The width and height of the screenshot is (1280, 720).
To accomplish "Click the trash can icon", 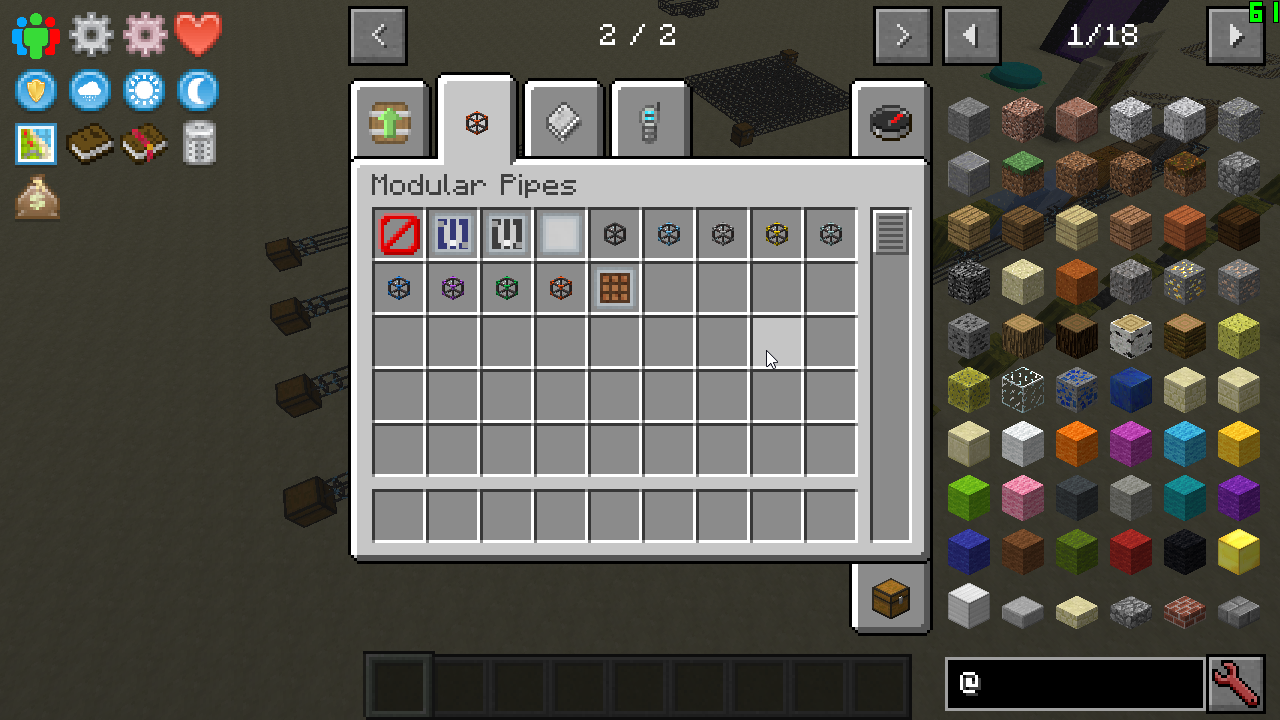I will (199, 143).
